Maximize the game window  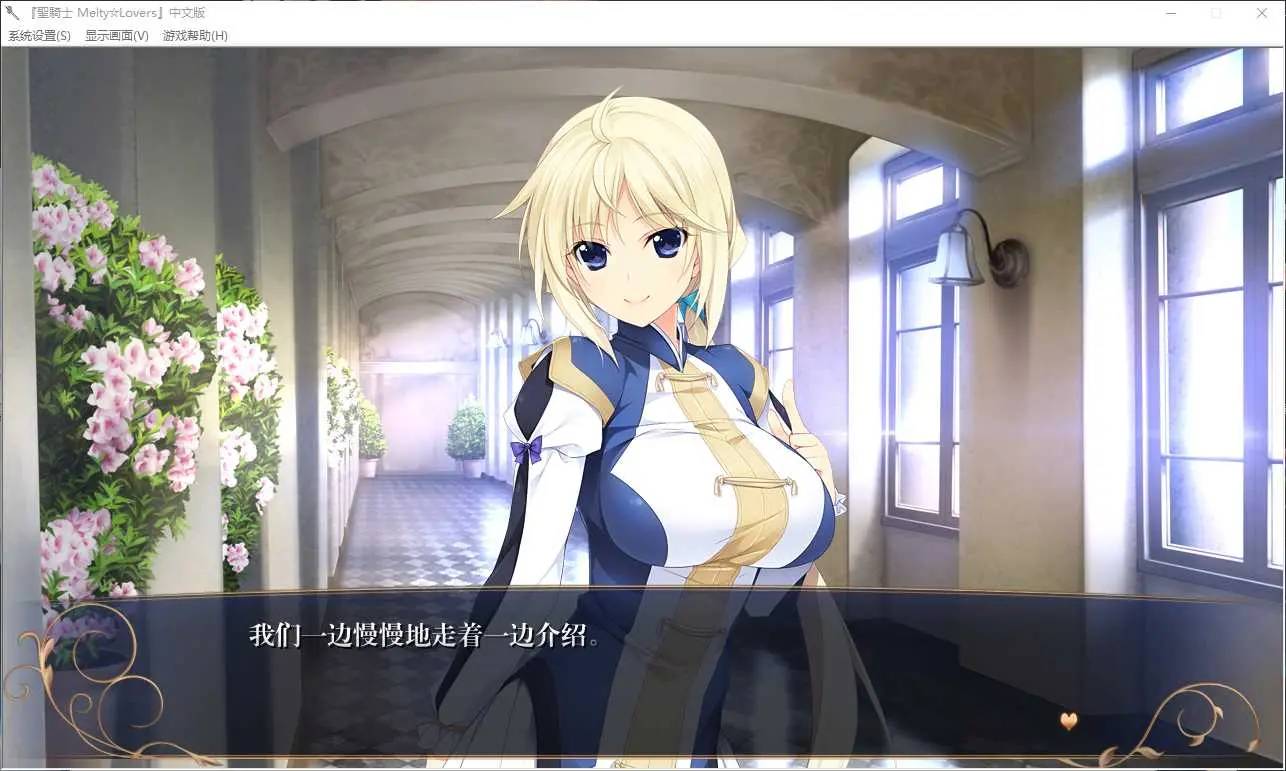pyautogui.click(x=1216, y=13)
